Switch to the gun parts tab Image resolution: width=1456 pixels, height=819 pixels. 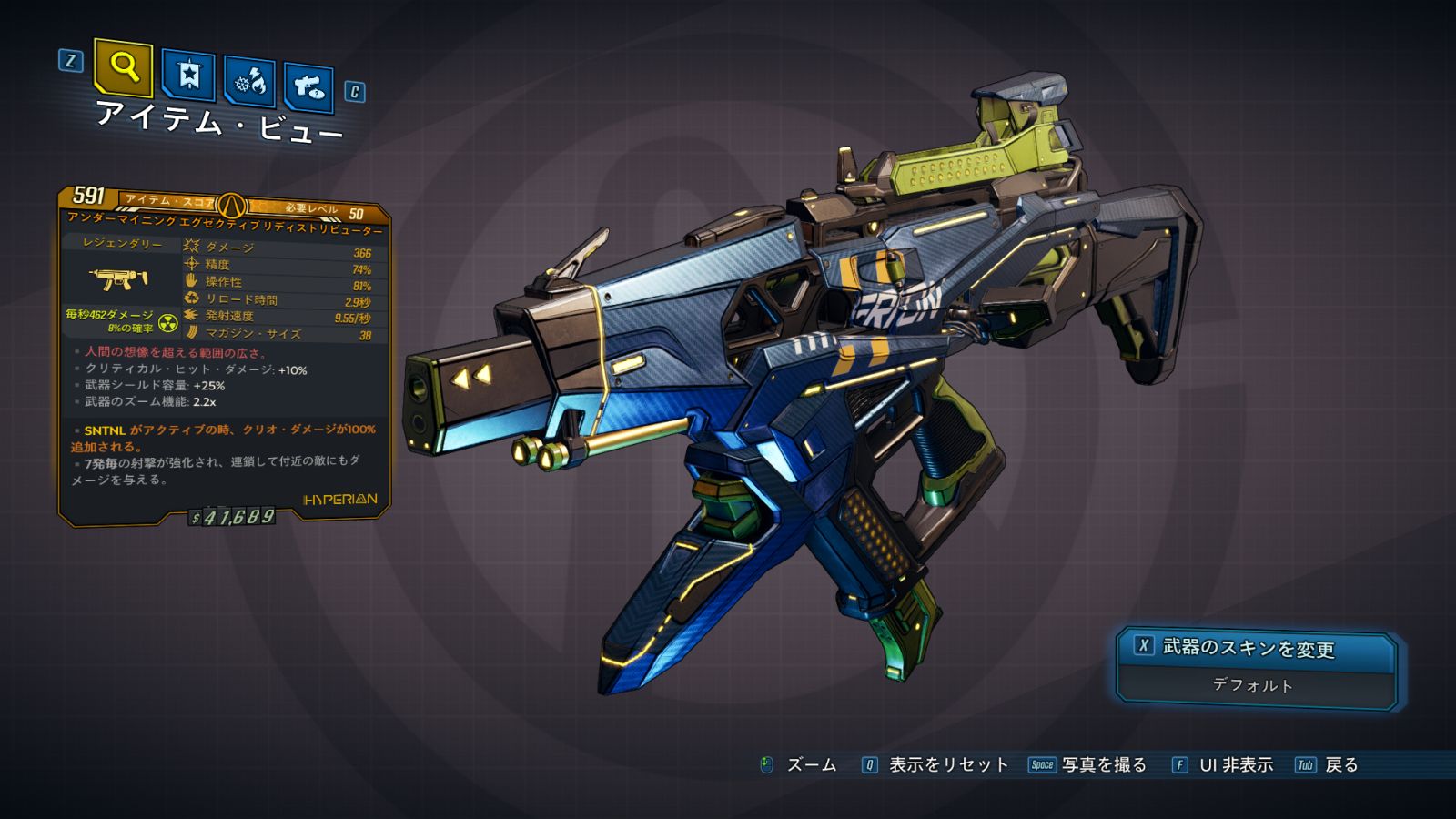coord(308,87)
